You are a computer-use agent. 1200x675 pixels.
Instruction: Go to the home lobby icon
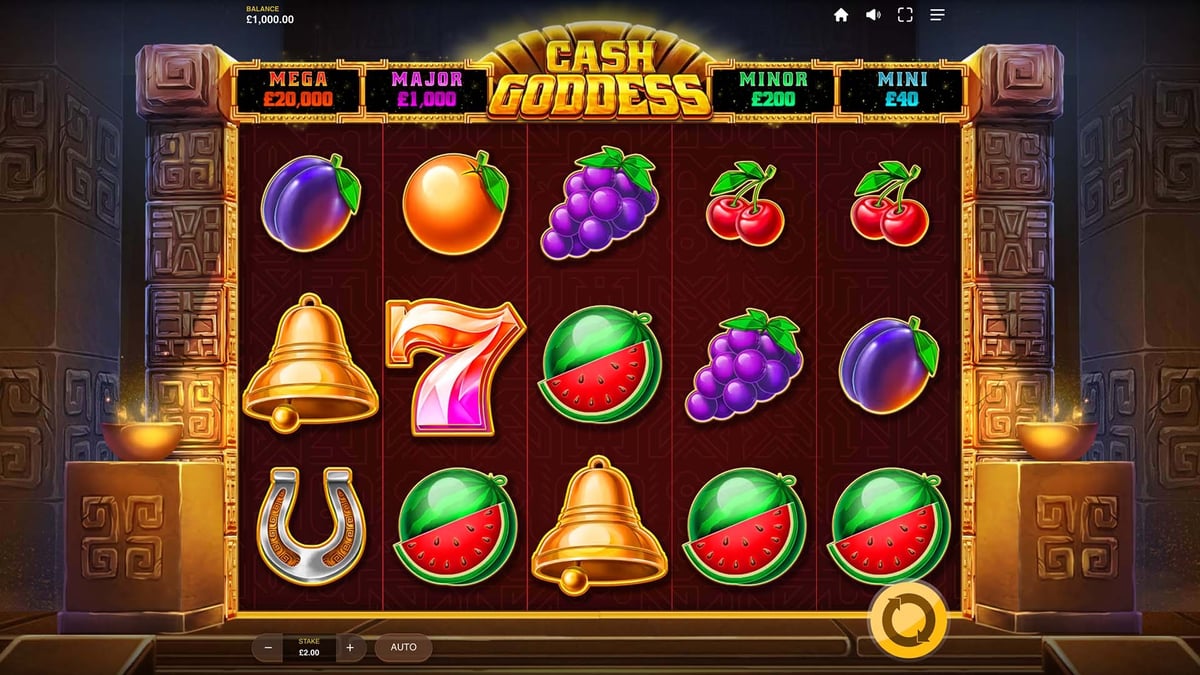(841, 15)
